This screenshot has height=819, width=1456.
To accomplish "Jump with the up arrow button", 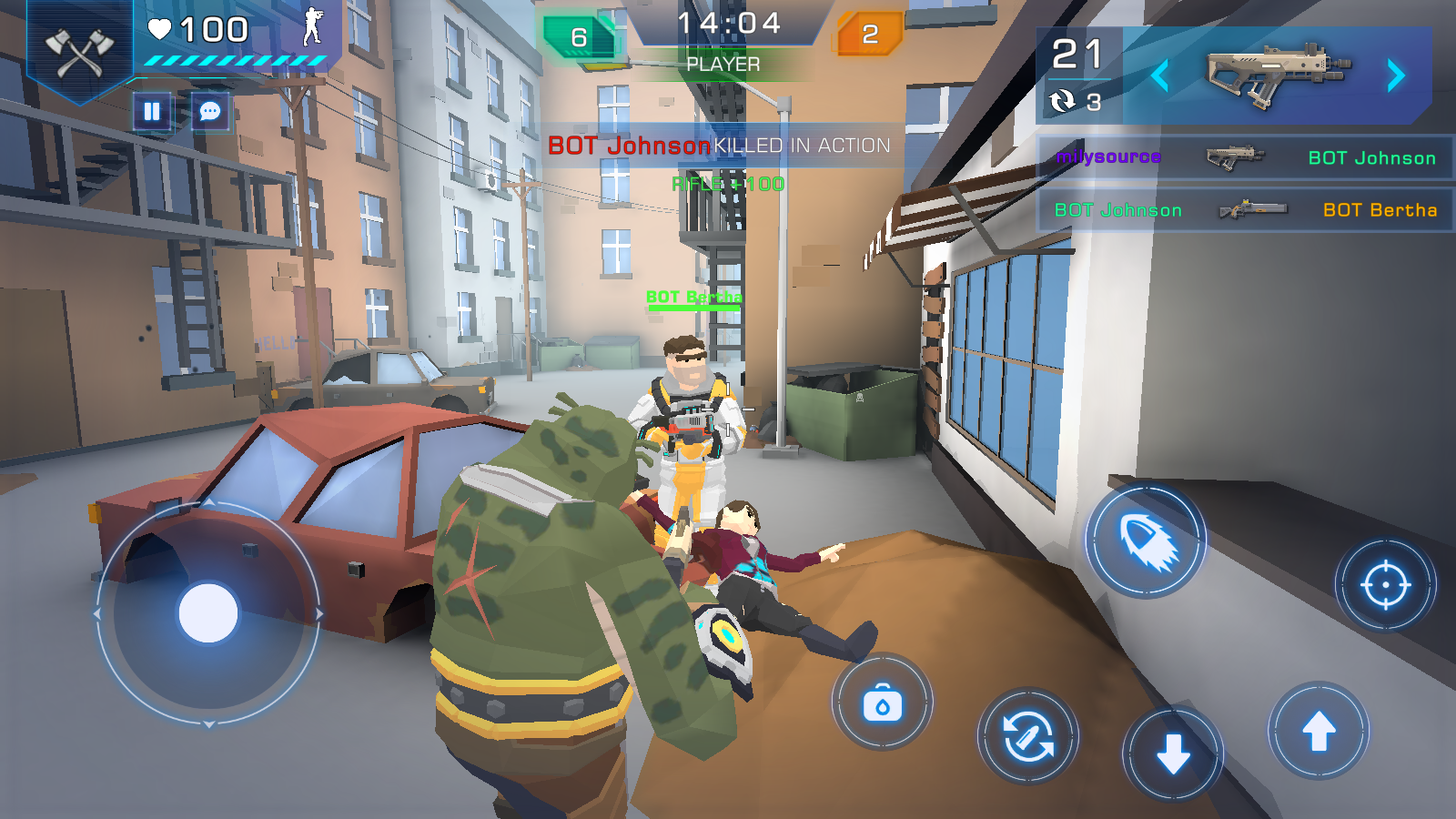I will click(x=1319, y=731).
